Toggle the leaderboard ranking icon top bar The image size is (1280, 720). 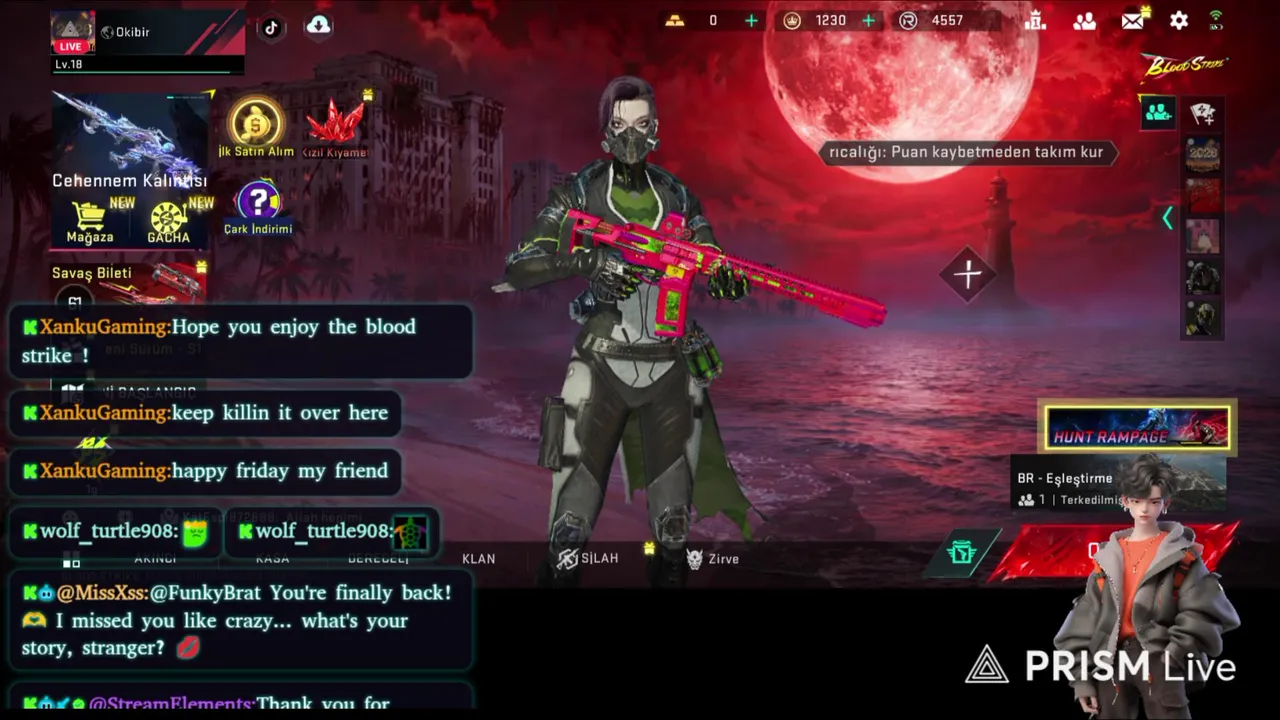tap(1036, 21)
